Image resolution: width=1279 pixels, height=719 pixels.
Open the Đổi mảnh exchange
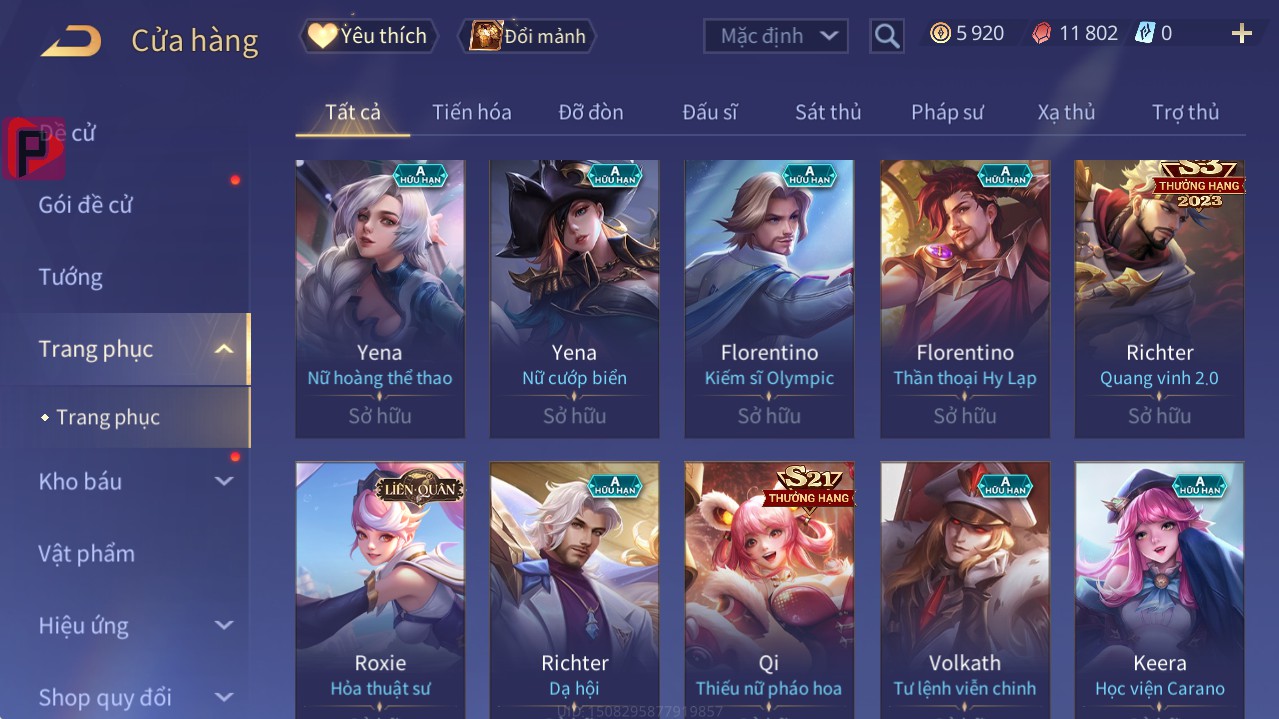(x=528, y=36)
